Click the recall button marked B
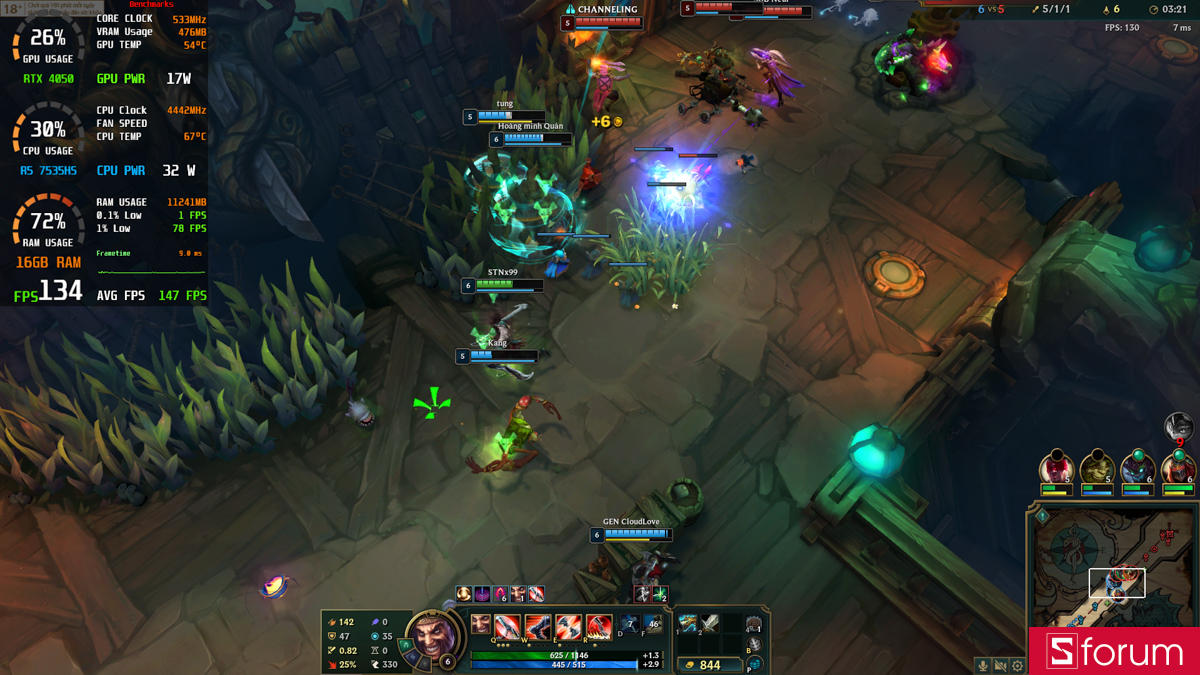The width and height of the screenshot is (1200, 675). [755, 645]
